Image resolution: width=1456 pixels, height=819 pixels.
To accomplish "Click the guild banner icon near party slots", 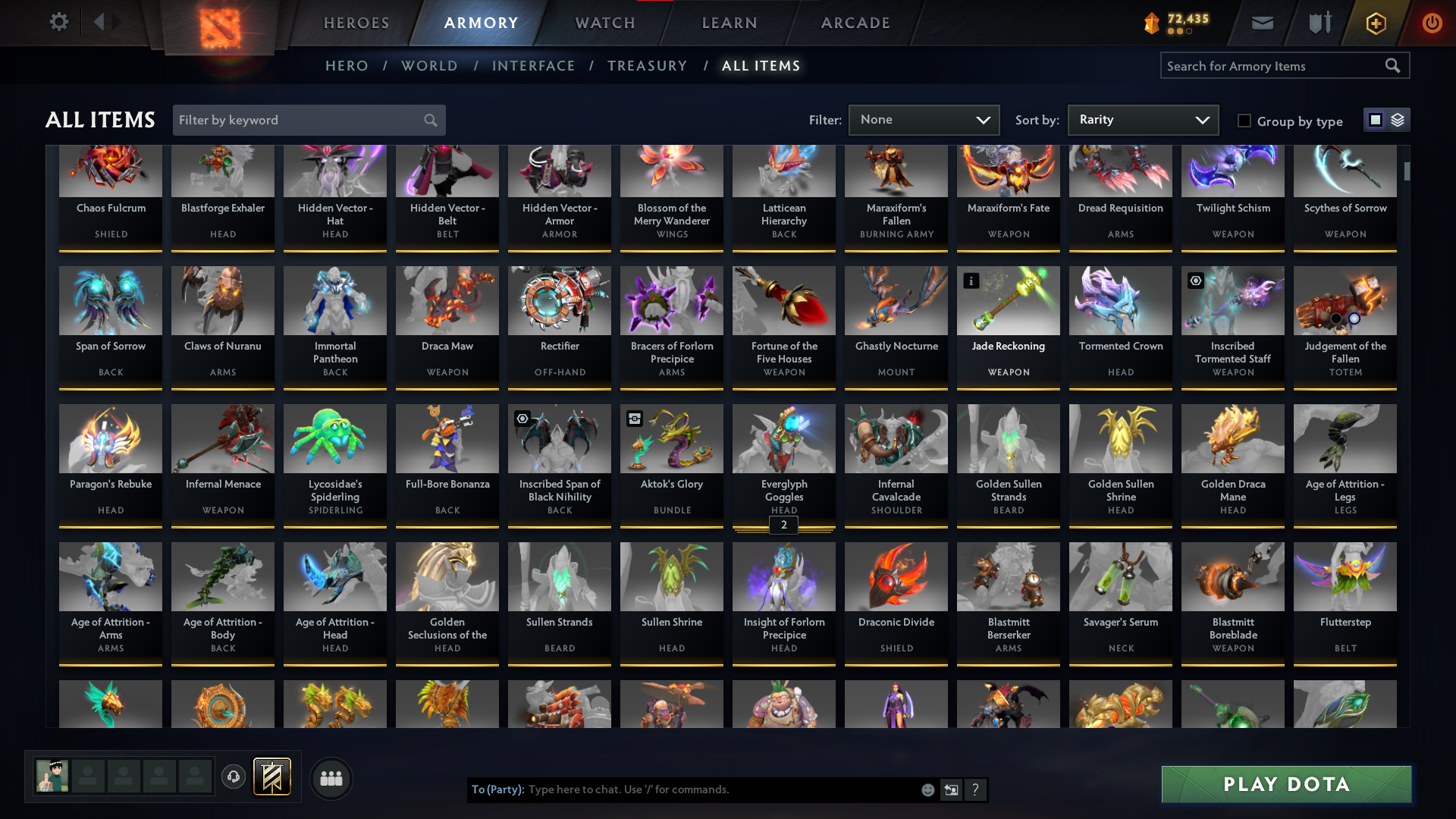I will (x=273, y=777).
